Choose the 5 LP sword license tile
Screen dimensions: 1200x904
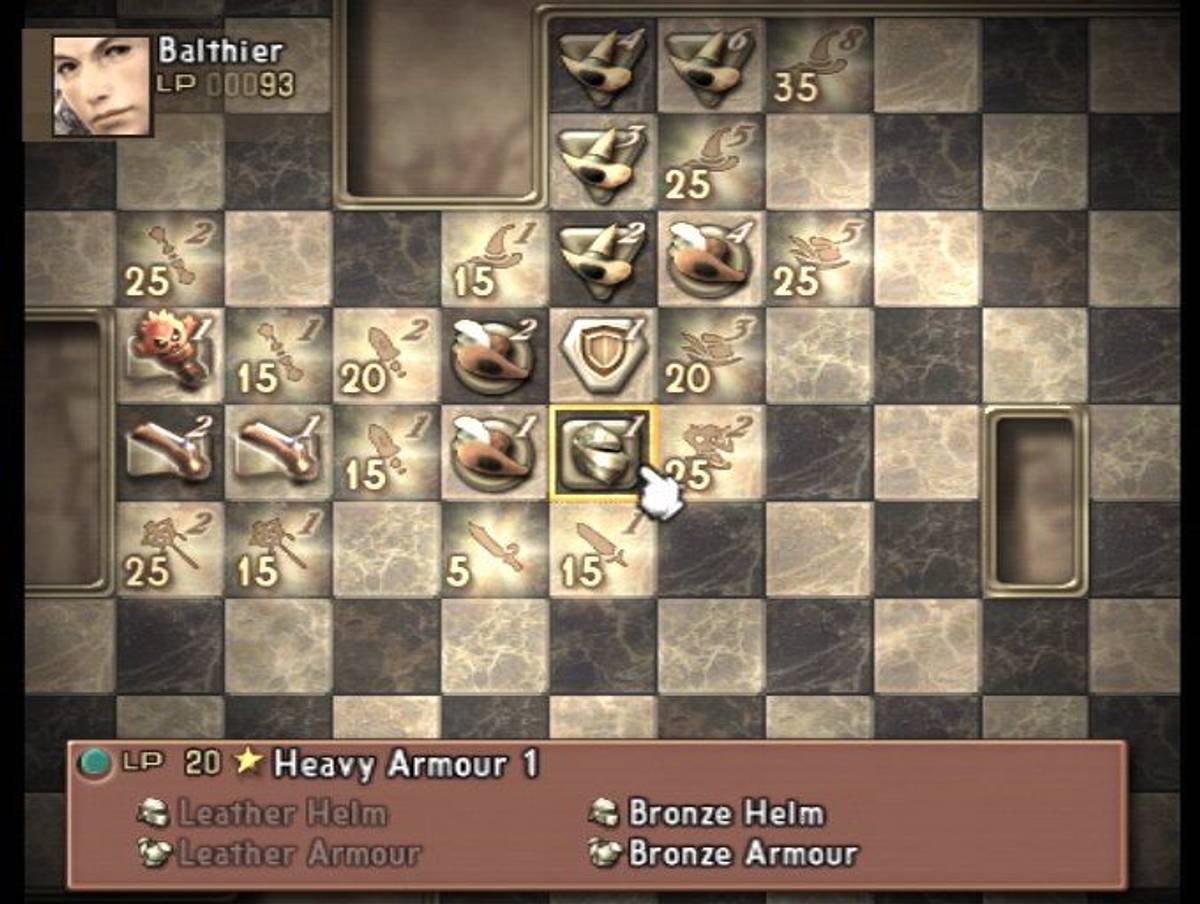point(492,550)
